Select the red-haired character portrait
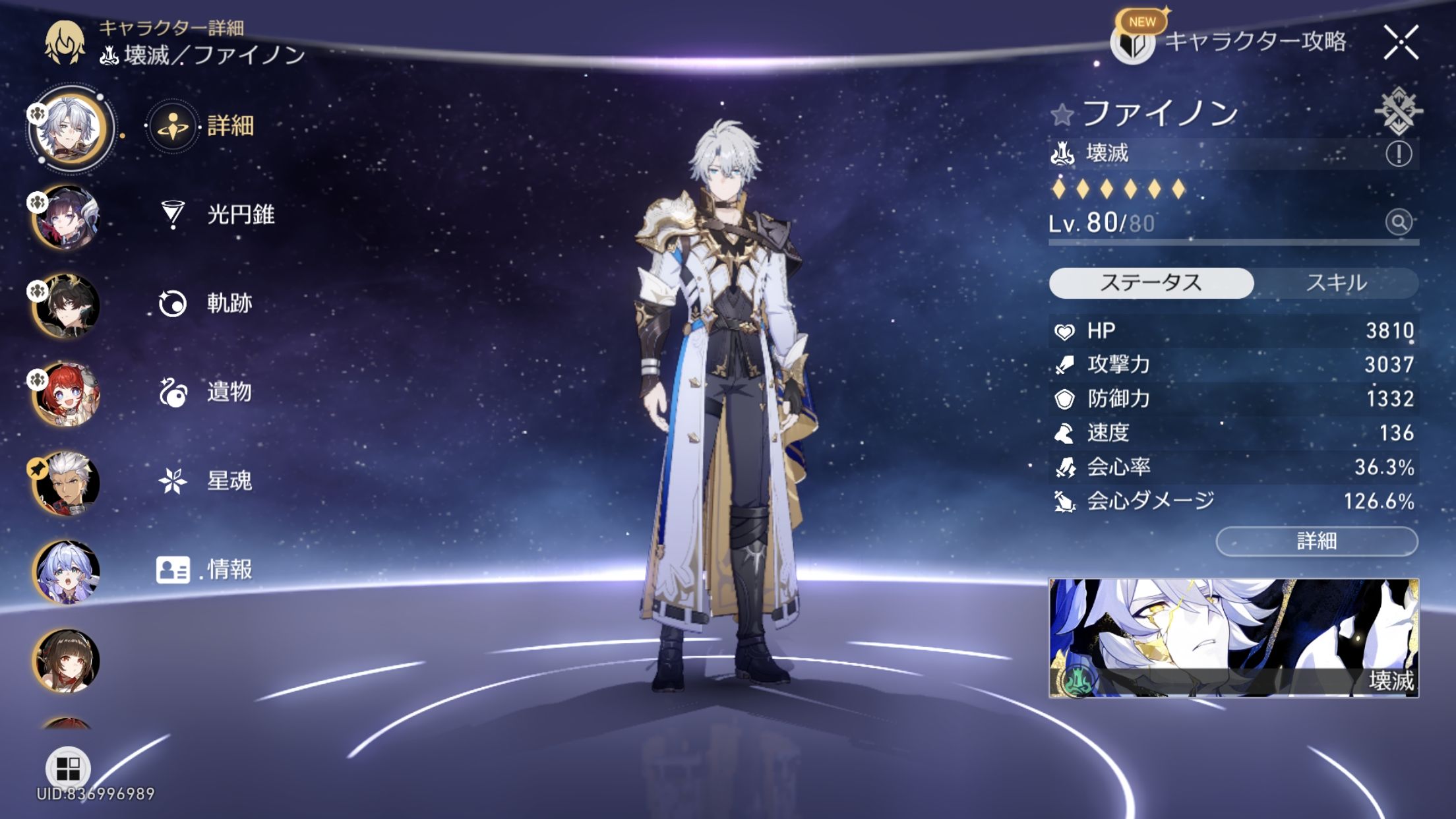Viewport: 1456px width, 819px height. [67, 394]
